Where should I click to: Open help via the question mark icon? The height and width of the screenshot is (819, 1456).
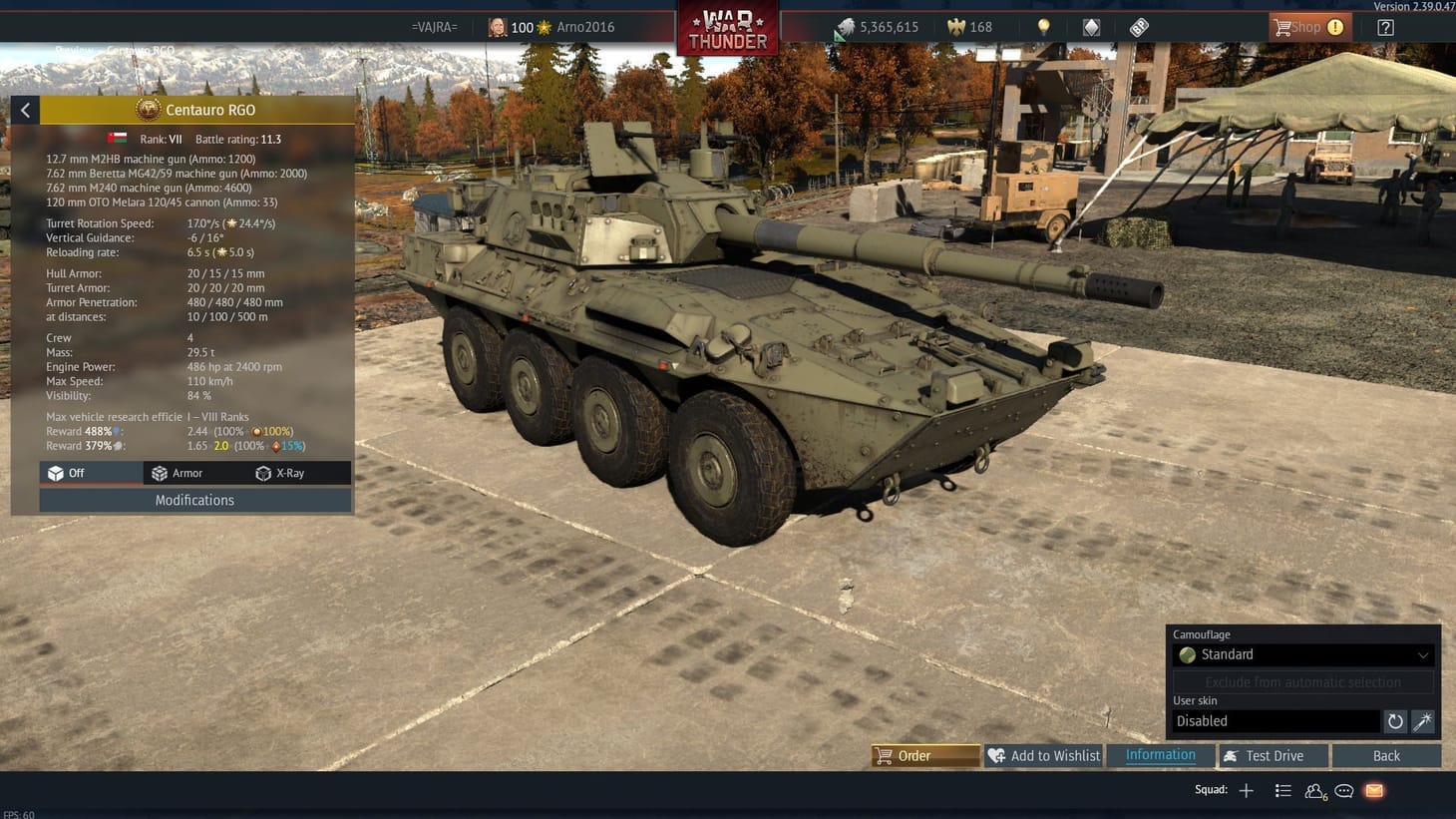coord(1385,27)
